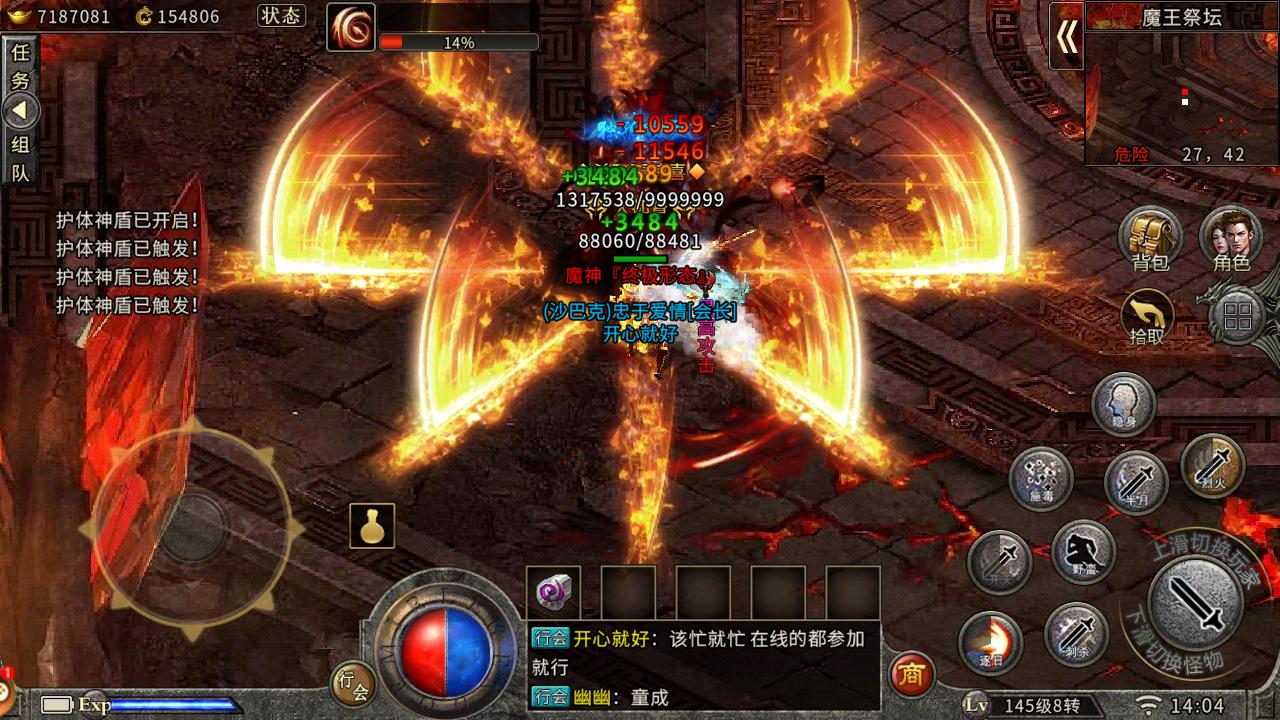
Task: Tap the large sword basic attack button
Action: click(x=1195, y=602)
